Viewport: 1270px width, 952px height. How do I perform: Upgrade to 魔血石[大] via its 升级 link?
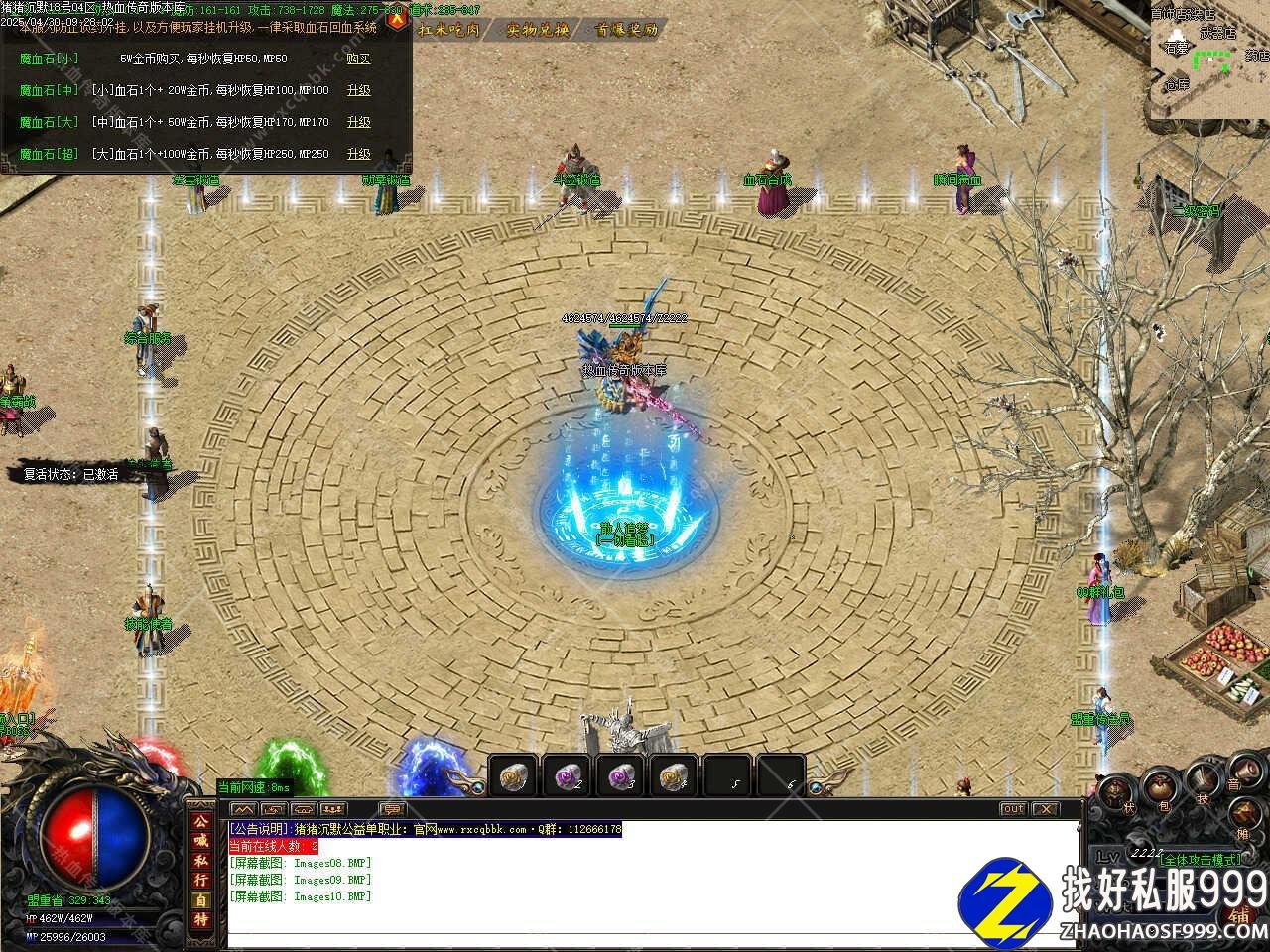358,123
